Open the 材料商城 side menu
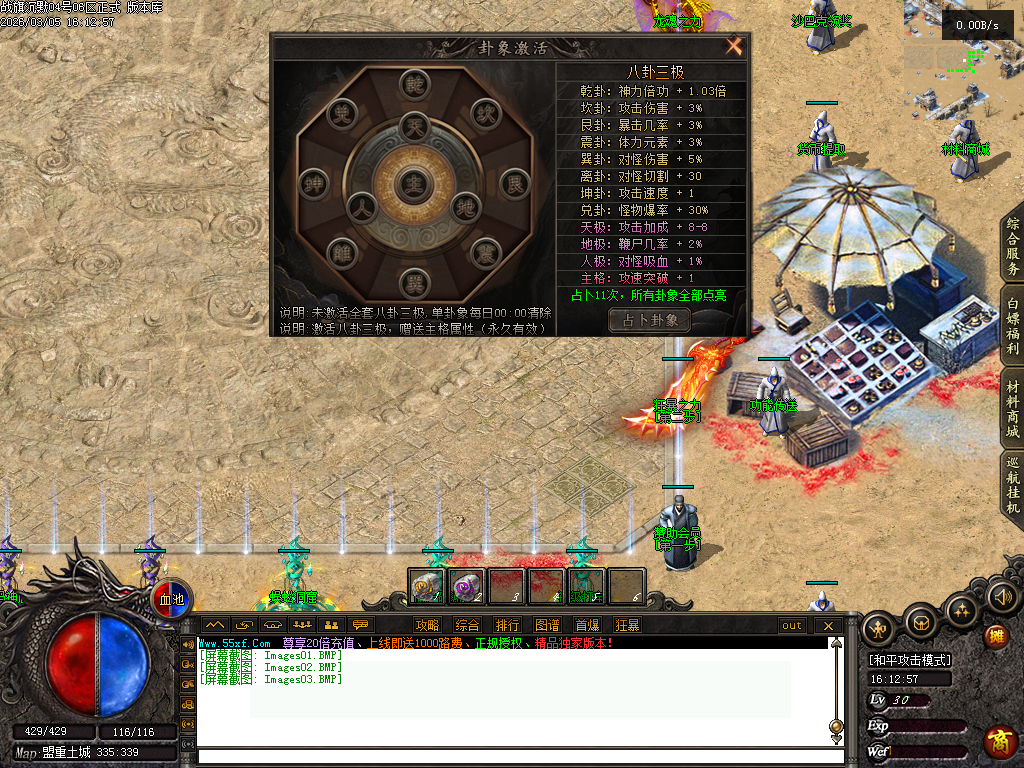Viewport: 1024px width, 768px height. click(1012, 406)
